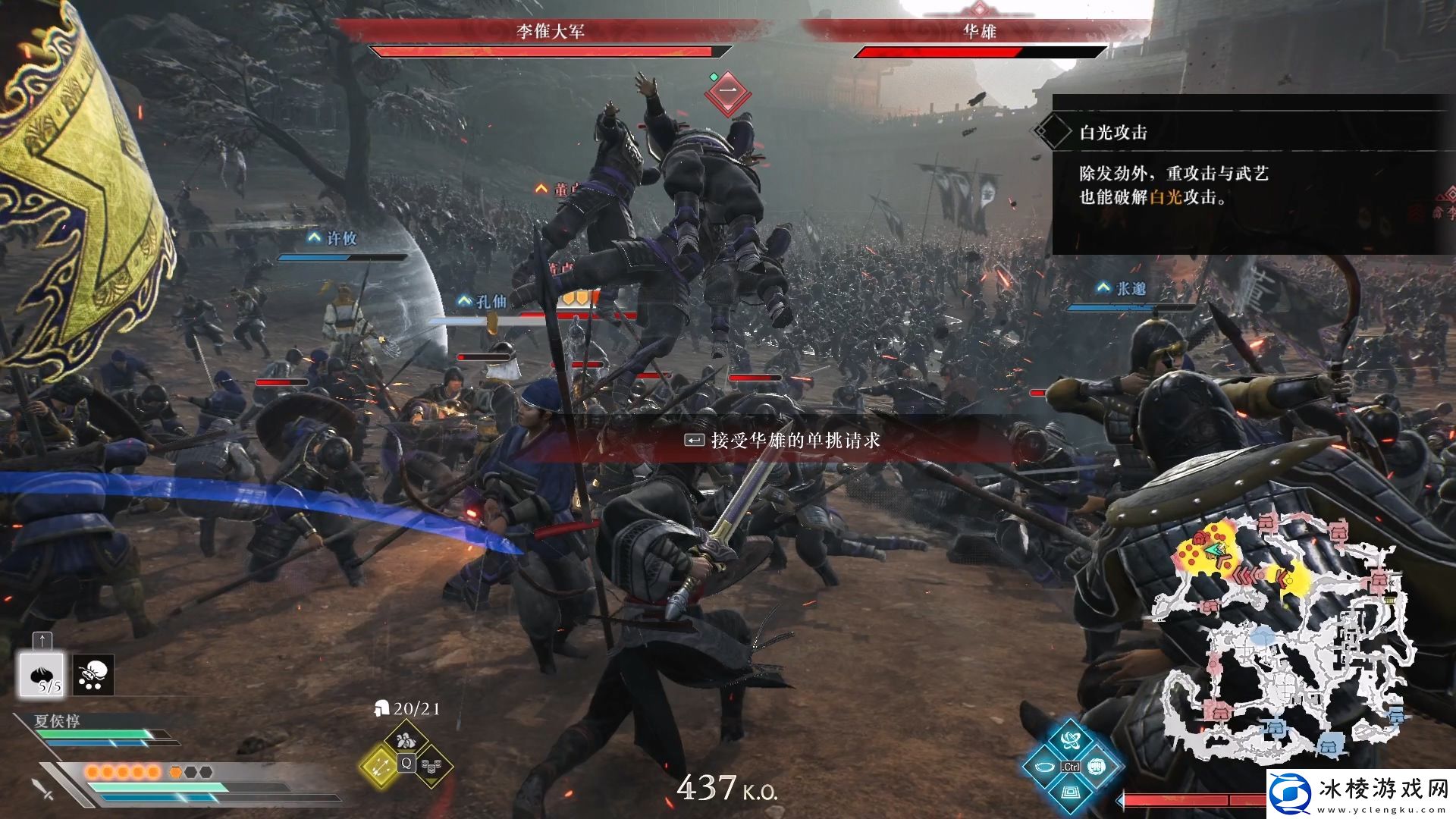The width and height of the screenshot is (1456, 819).
Task: Trigger the fist battle art icon
Action: pyautogui.click(x=1097, y=767)
